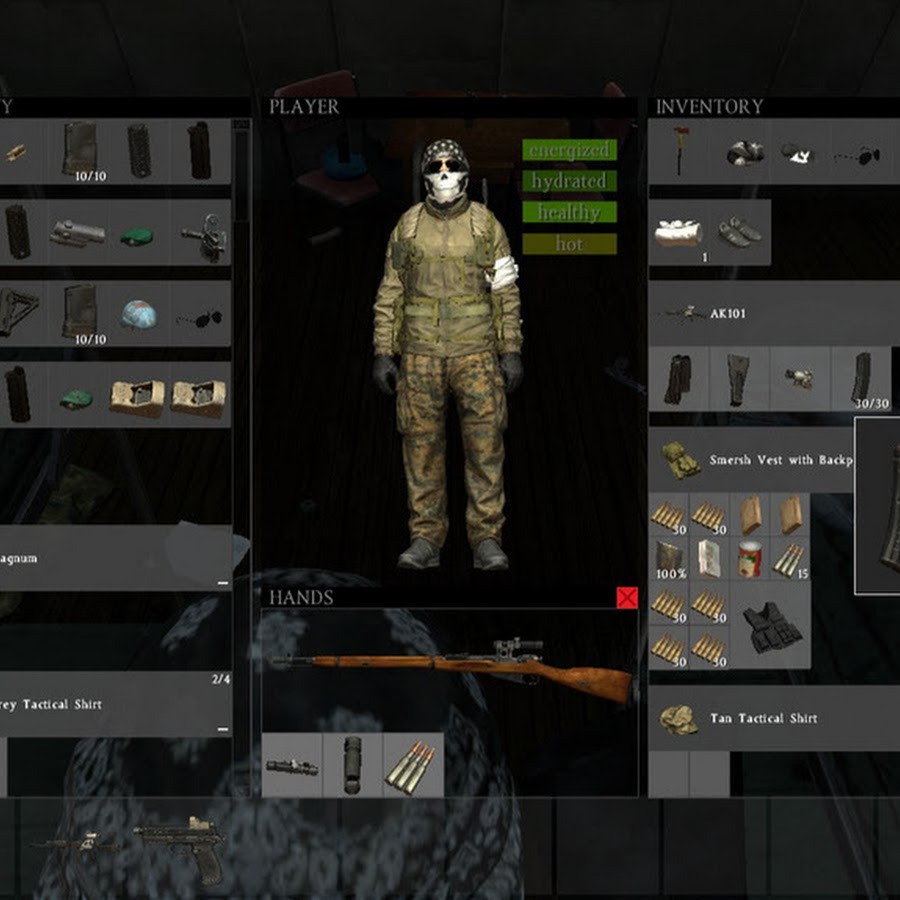Select the 100% condition item slot
This screenshot has width=900, height=900.
pyautogui.click(x=669, y=559)
